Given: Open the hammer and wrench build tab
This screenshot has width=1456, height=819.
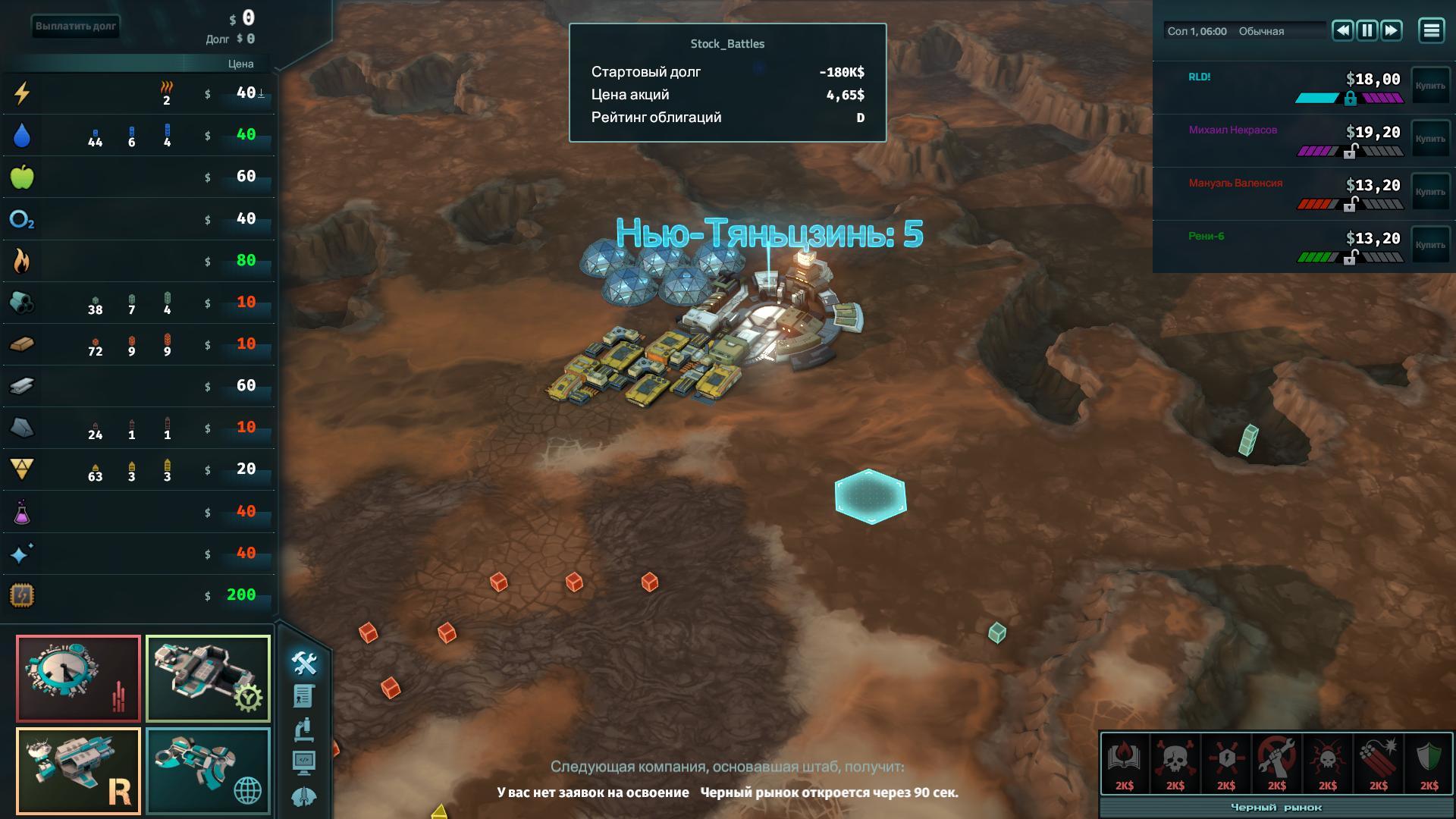Looking at the screenshot, I should [x=304, y=664].
